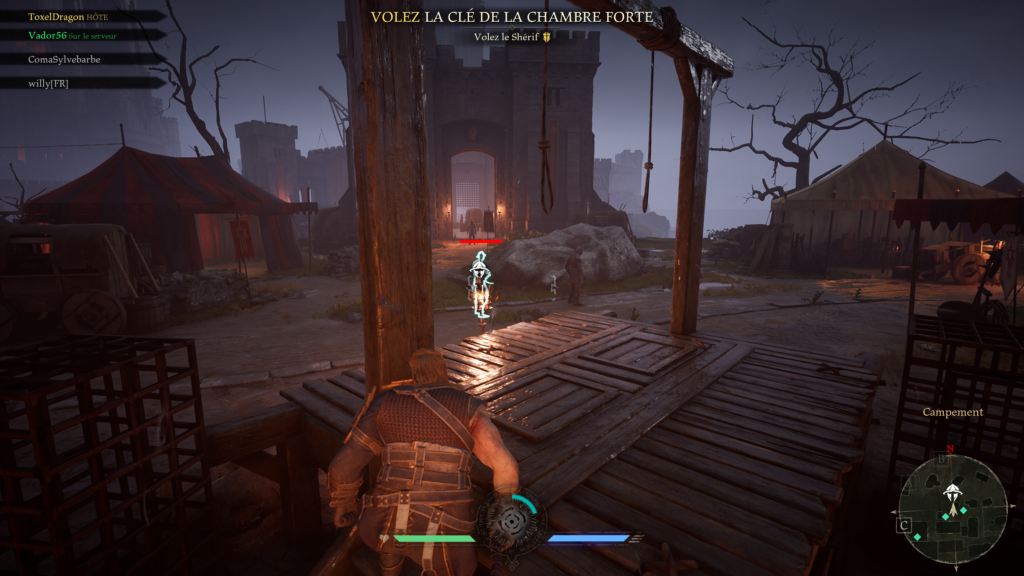This screenshot has height=576, width=1024.
Task: Select the 'Volez le Shérif' sub-objective
Action: click(511, 37)
